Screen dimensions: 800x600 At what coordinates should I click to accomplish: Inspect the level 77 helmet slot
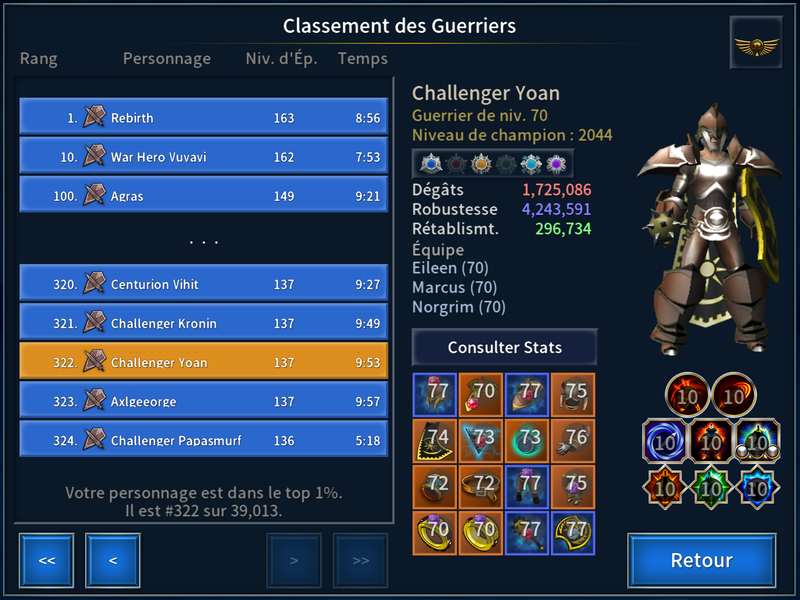[435, 394]
